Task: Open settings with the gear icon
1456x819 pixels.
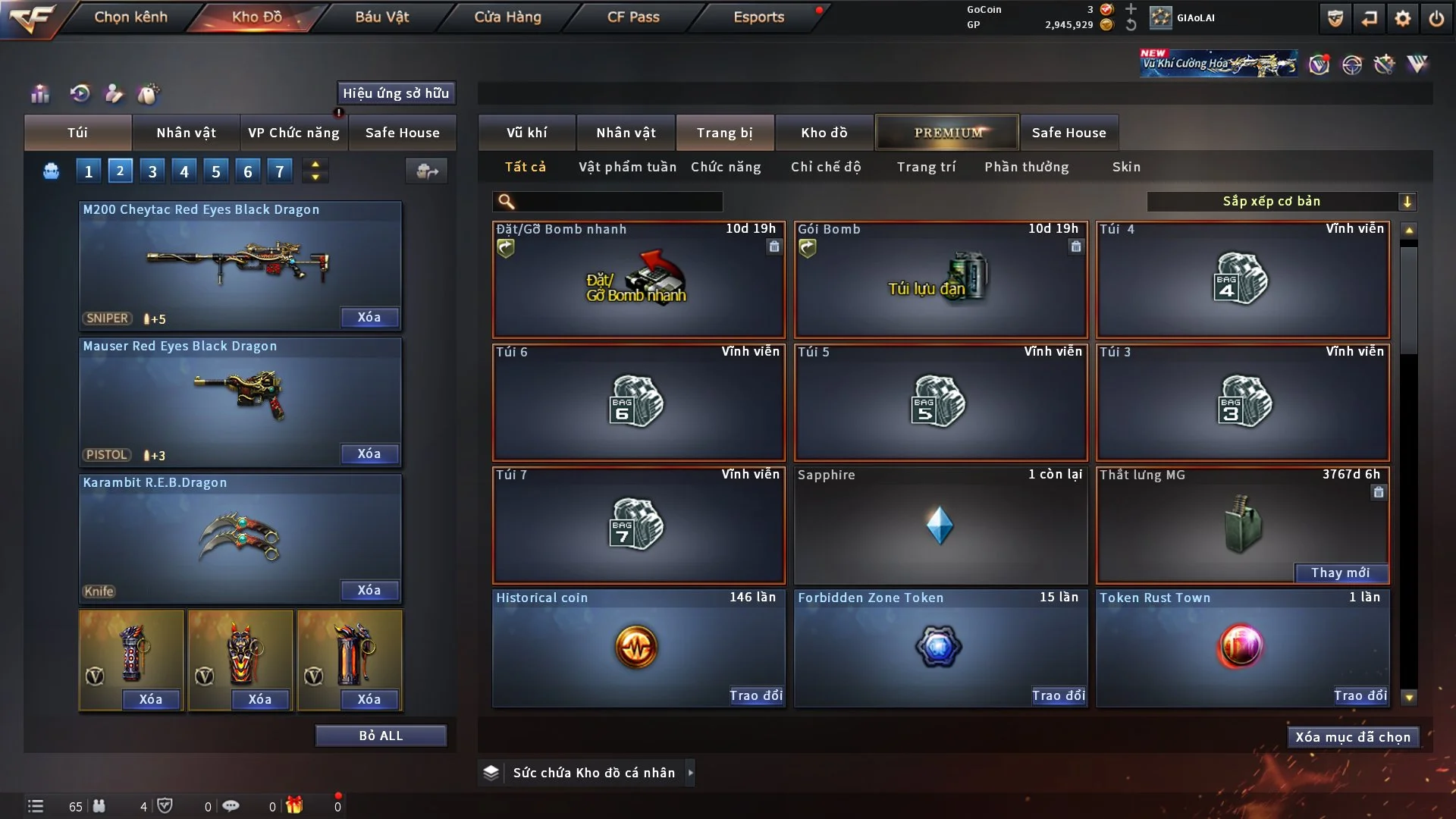Action: (x=1402, y=18)
